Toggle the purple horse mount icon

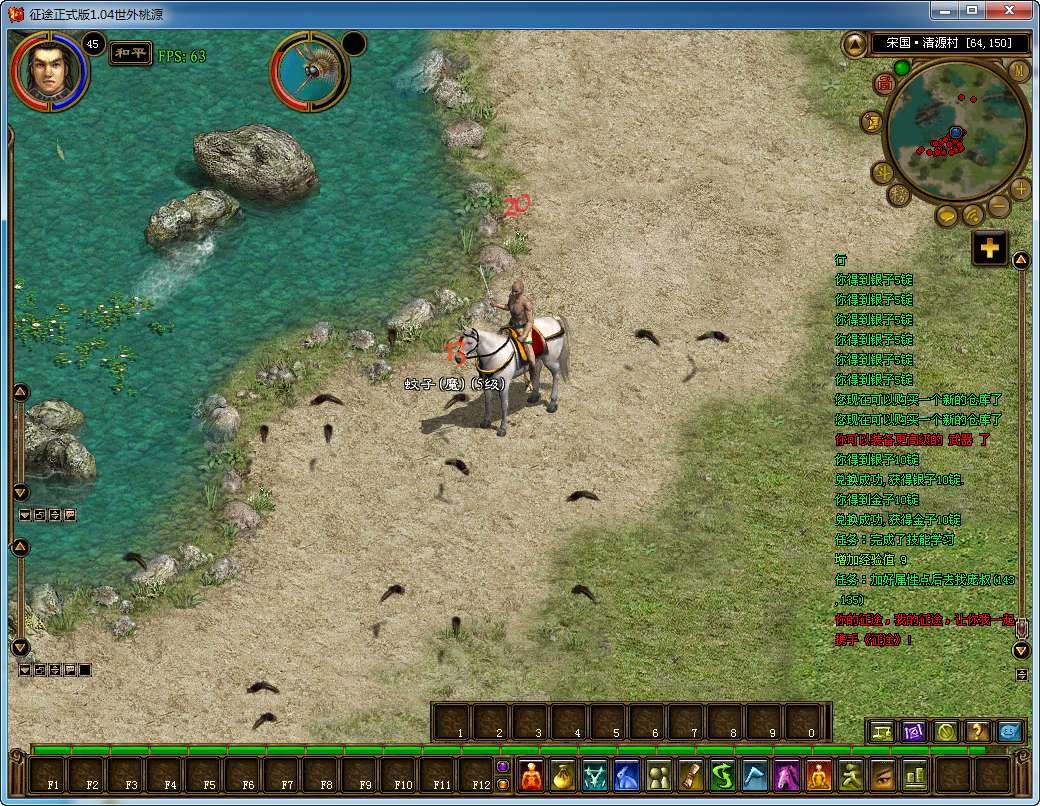pyautogui.click(x=787, y=776)
